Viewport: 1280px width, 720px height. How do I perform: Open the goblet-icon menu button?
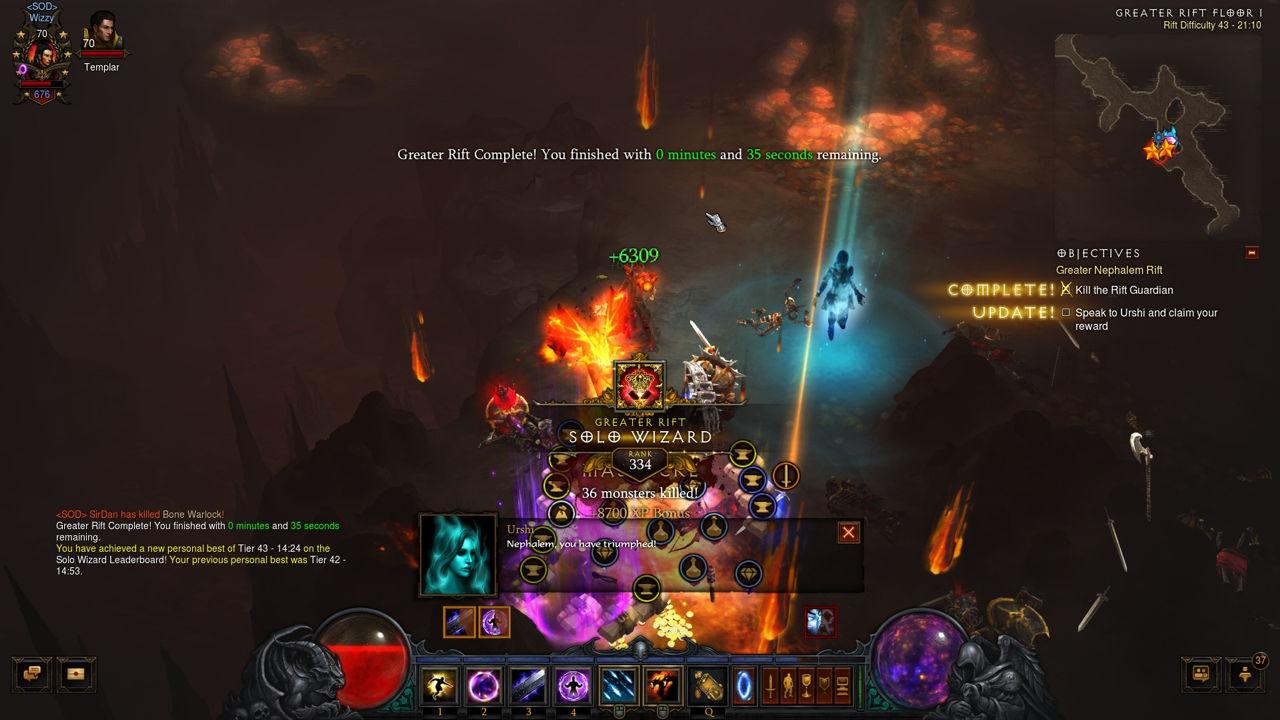click(x=807, y=686)
